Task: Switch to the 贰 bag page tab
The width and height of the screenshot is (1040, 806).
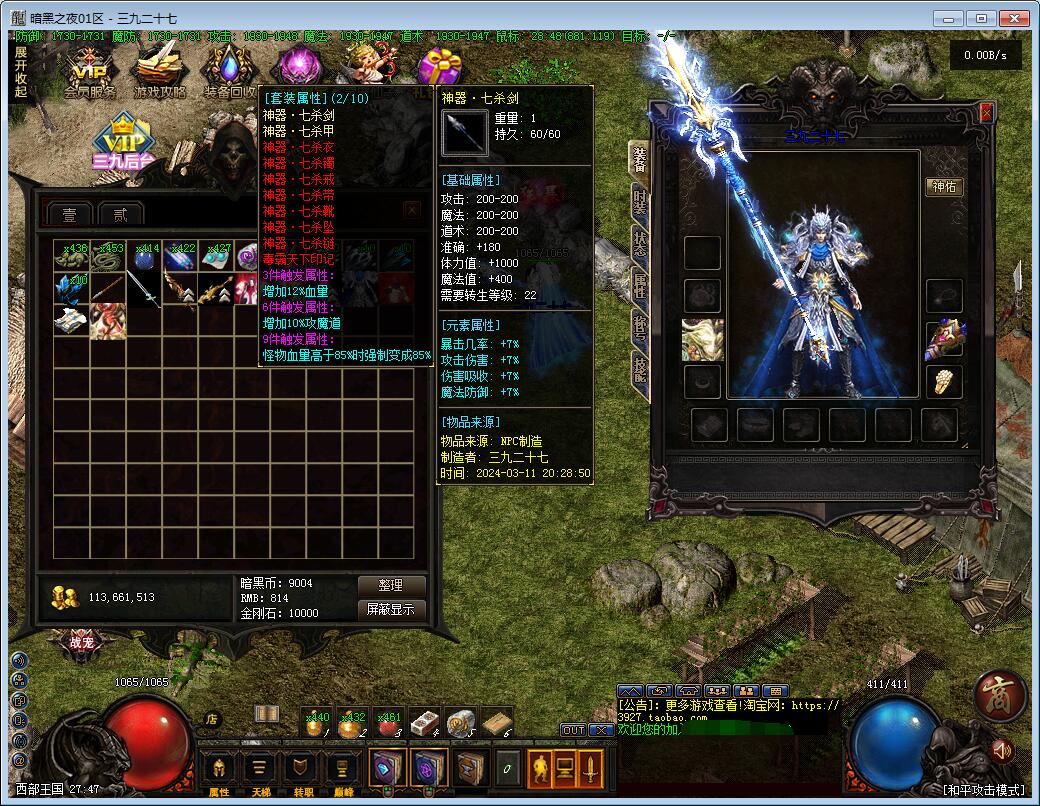Action: (x=121, y=214)
